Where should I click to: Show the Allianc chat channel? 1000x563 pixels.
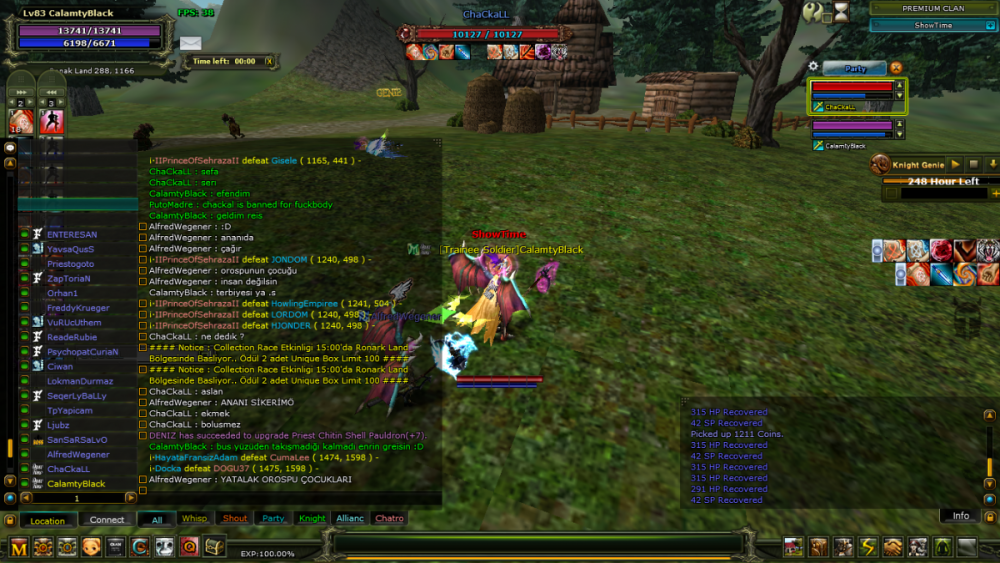click(350, 519)
